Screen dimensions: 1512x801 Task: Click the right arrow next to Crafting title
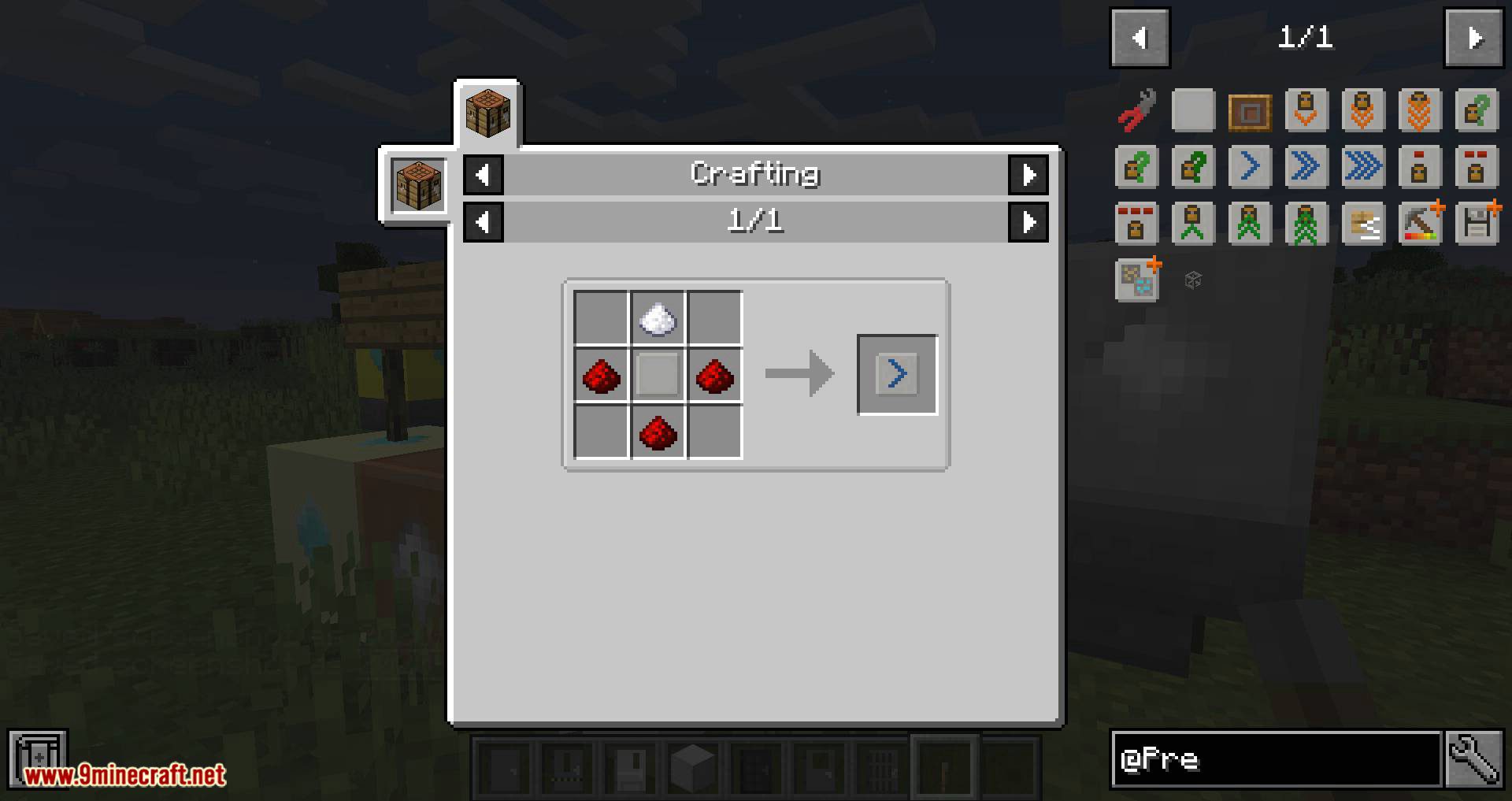pyautogui.click(x=1029, y=175)
